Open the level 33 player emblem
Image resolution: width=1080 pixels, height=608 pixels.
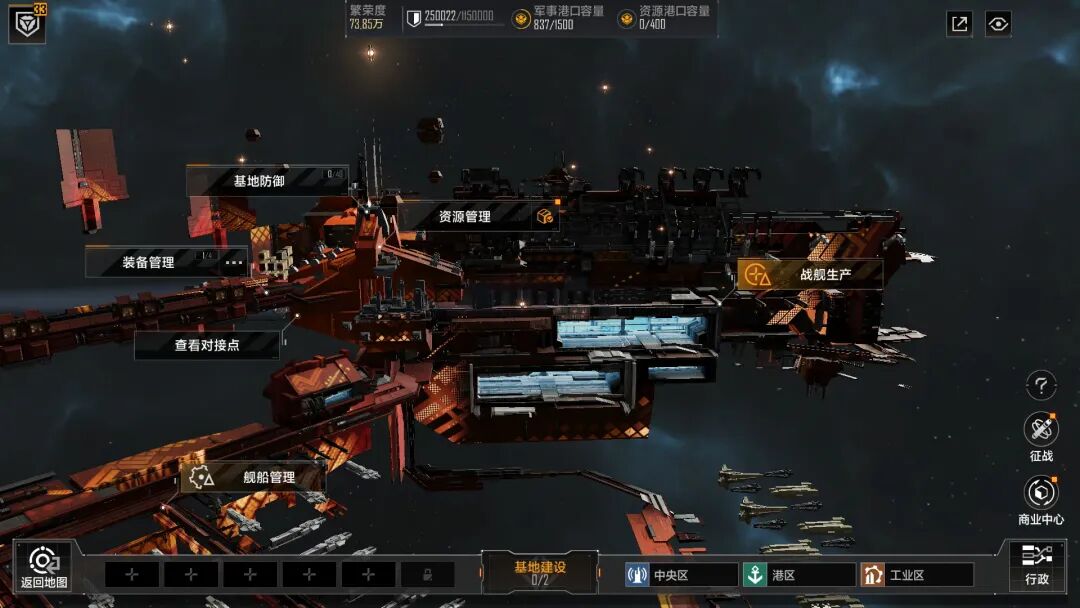[x=27, y=23]
